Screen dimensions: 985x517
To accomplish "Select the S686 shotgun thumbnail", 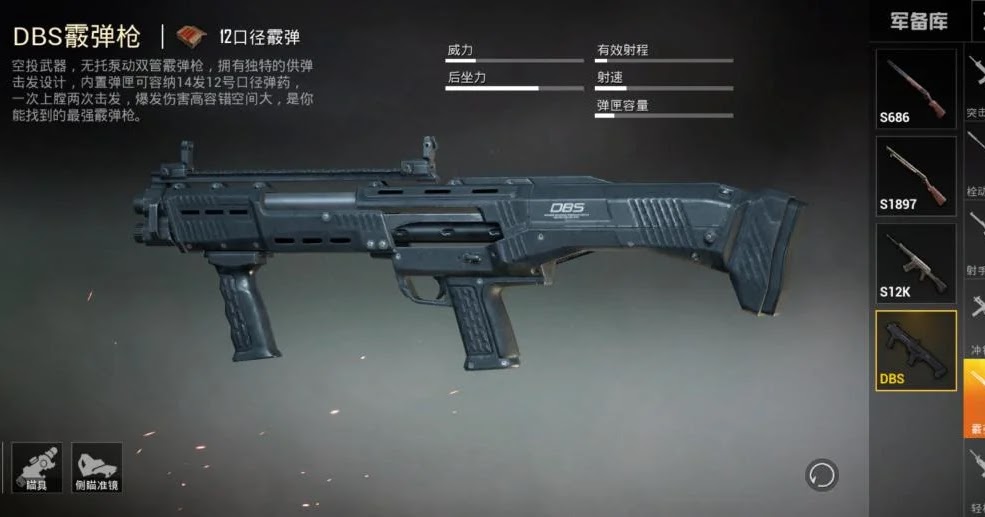I will tap(916, 88).
